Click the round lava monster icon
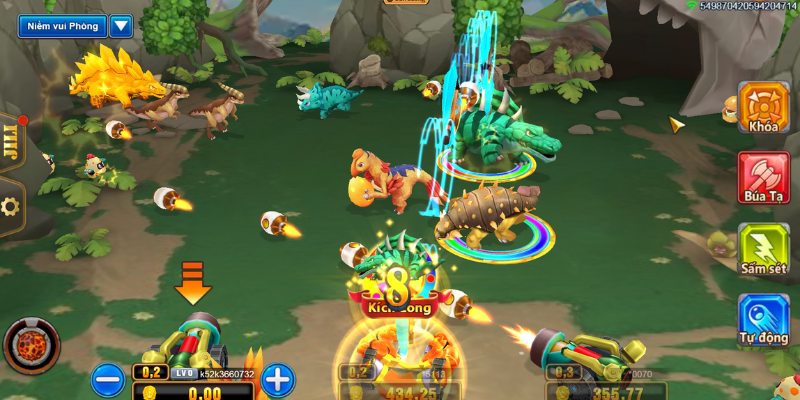The image size is (800, 400). click(x=31, y=346)
